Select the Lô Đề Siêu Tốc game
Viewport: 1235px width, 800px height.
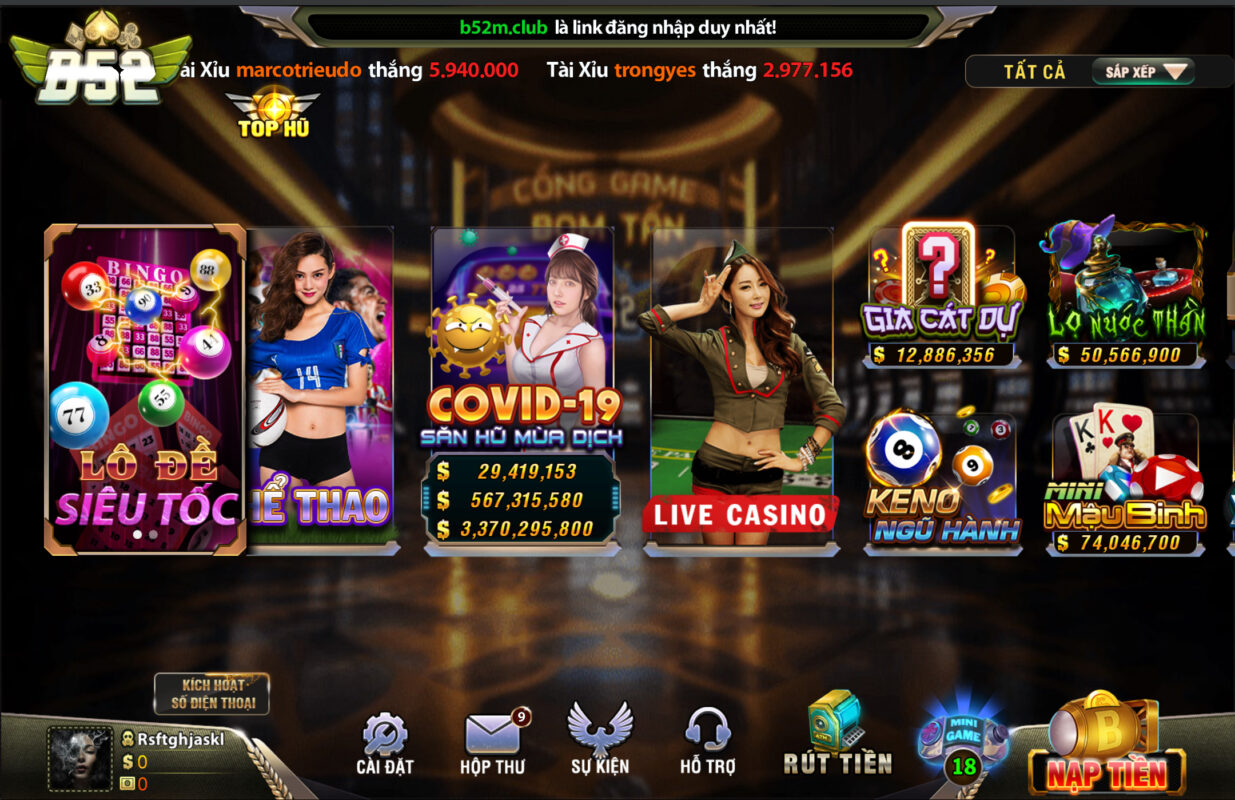145,388
